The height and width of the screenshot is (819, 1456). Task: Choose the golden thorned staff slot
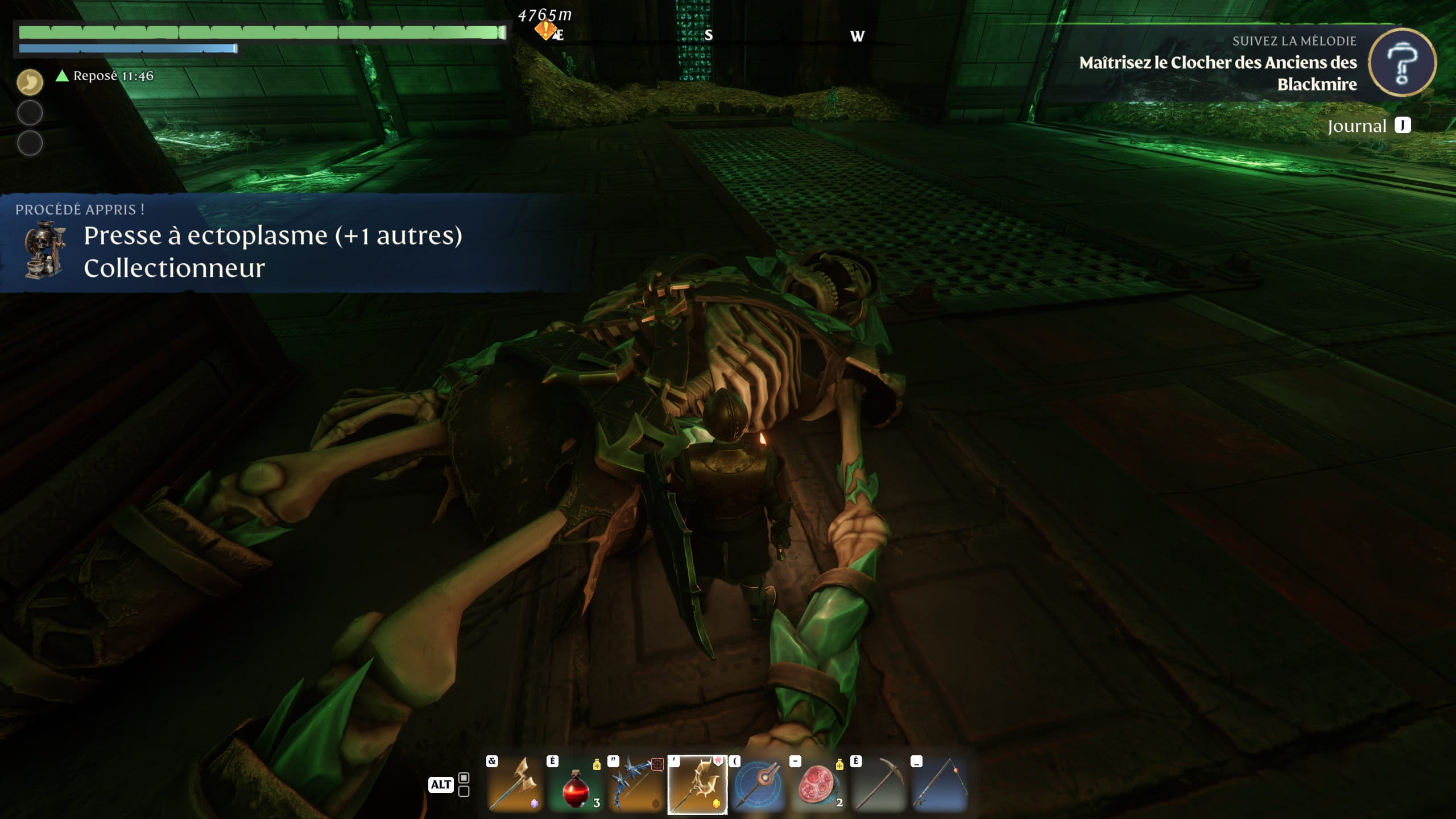tap(697, 785)
